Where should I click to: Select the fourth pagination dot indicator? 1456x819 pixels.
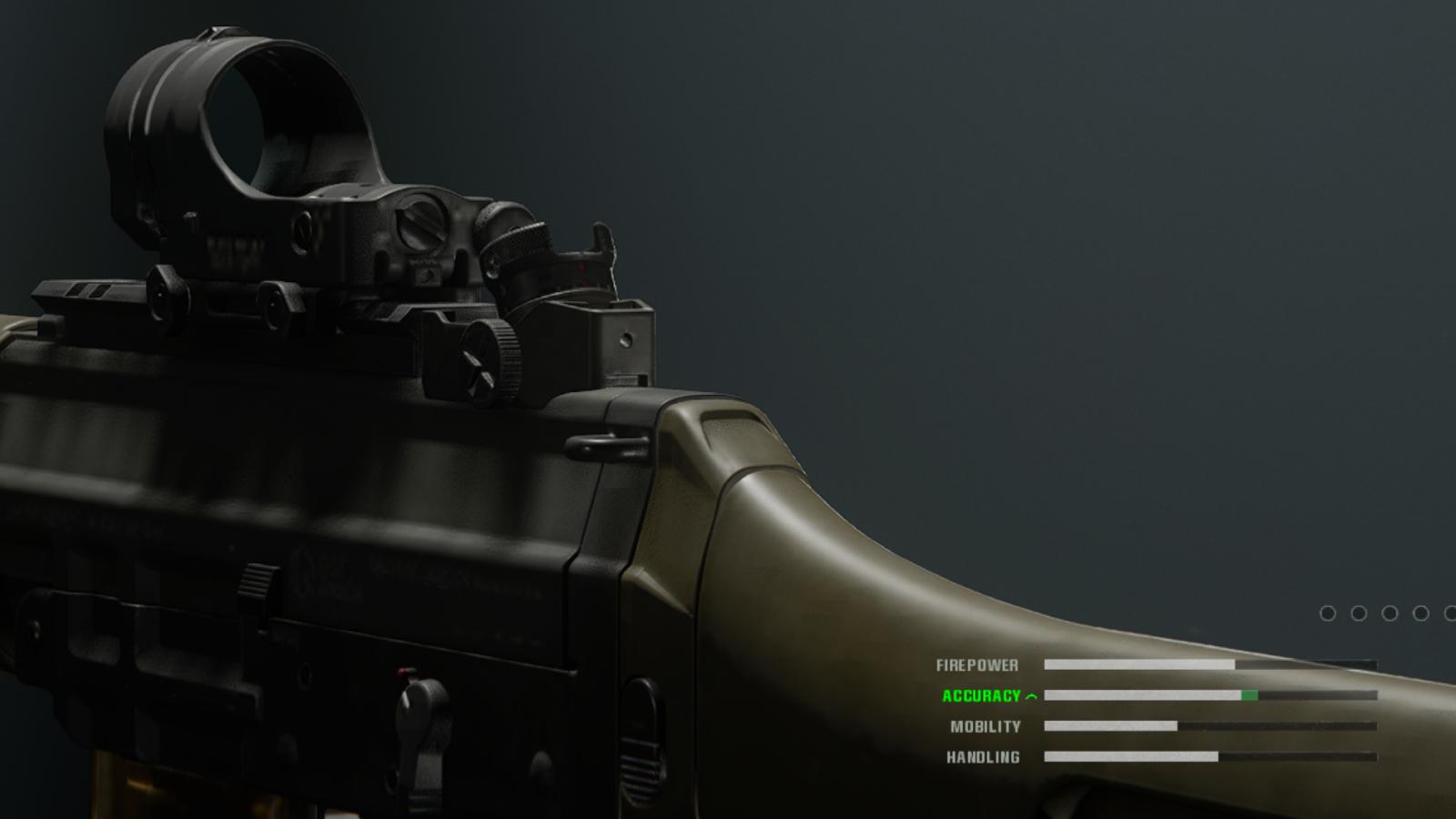pos(1421,612)
